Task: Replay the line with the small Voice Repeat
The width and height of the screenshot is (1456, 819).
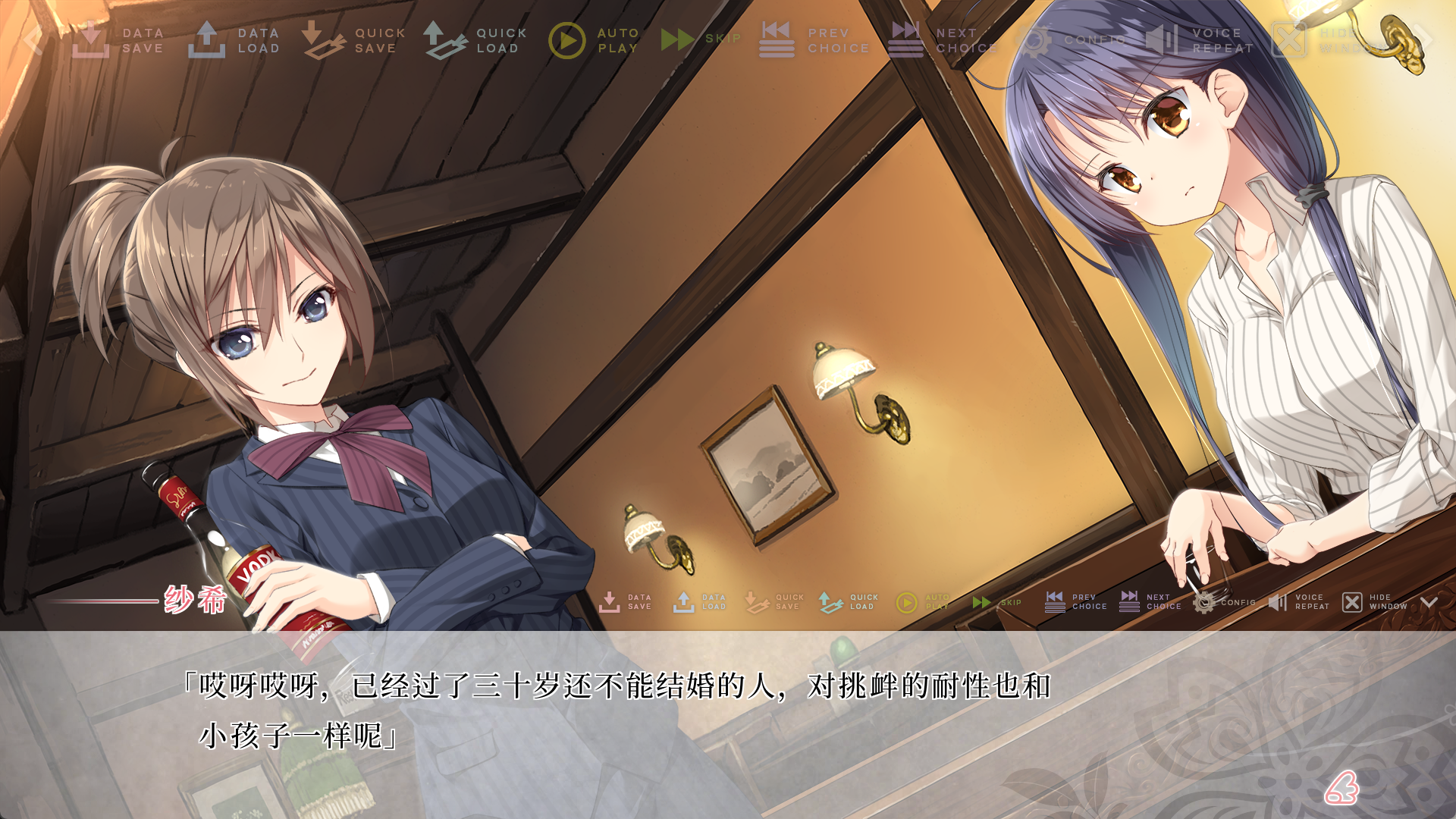Action: [x=1298, y=602]
